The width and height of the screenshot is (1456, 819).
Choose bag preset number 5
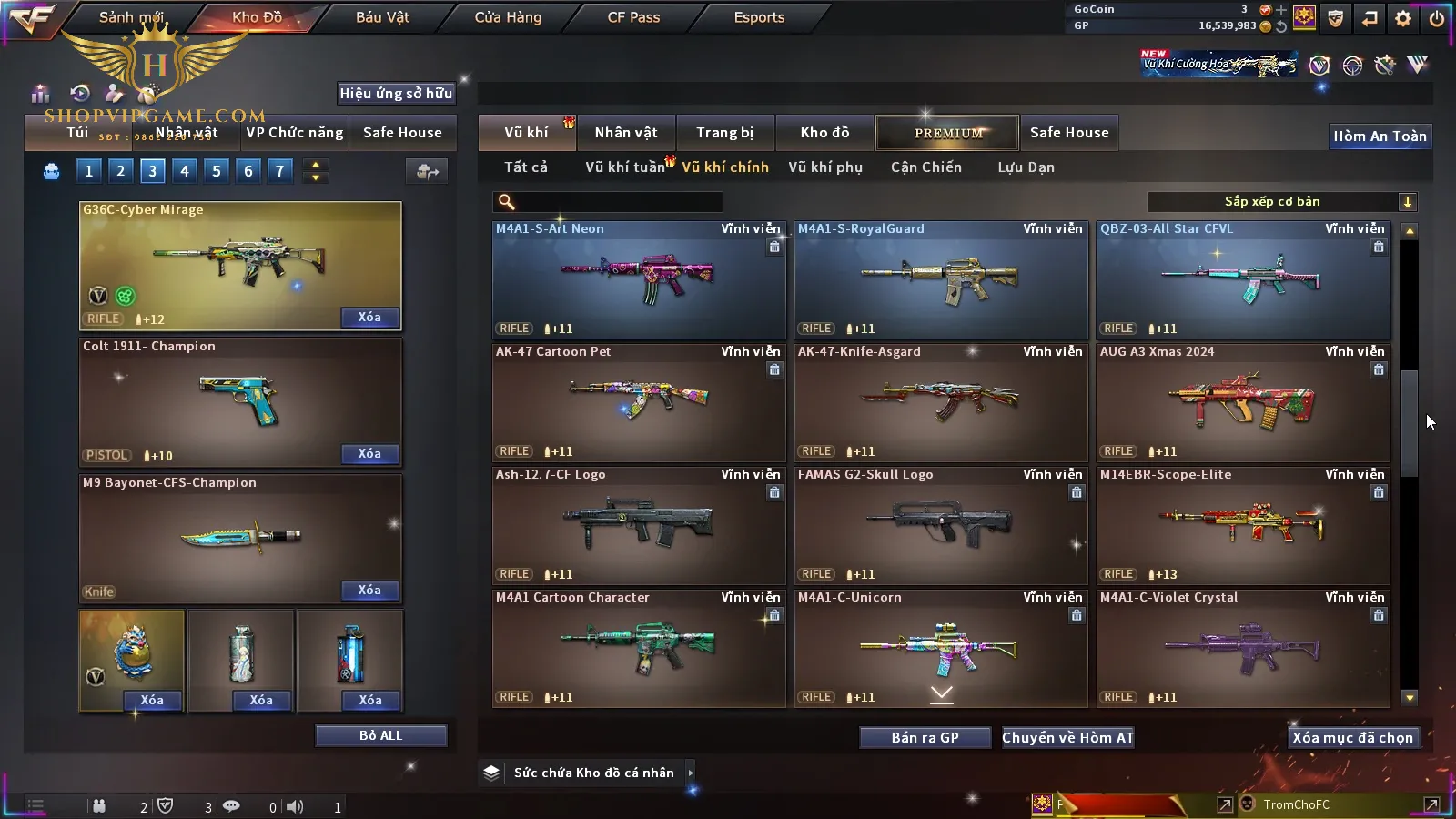(217, 171)
